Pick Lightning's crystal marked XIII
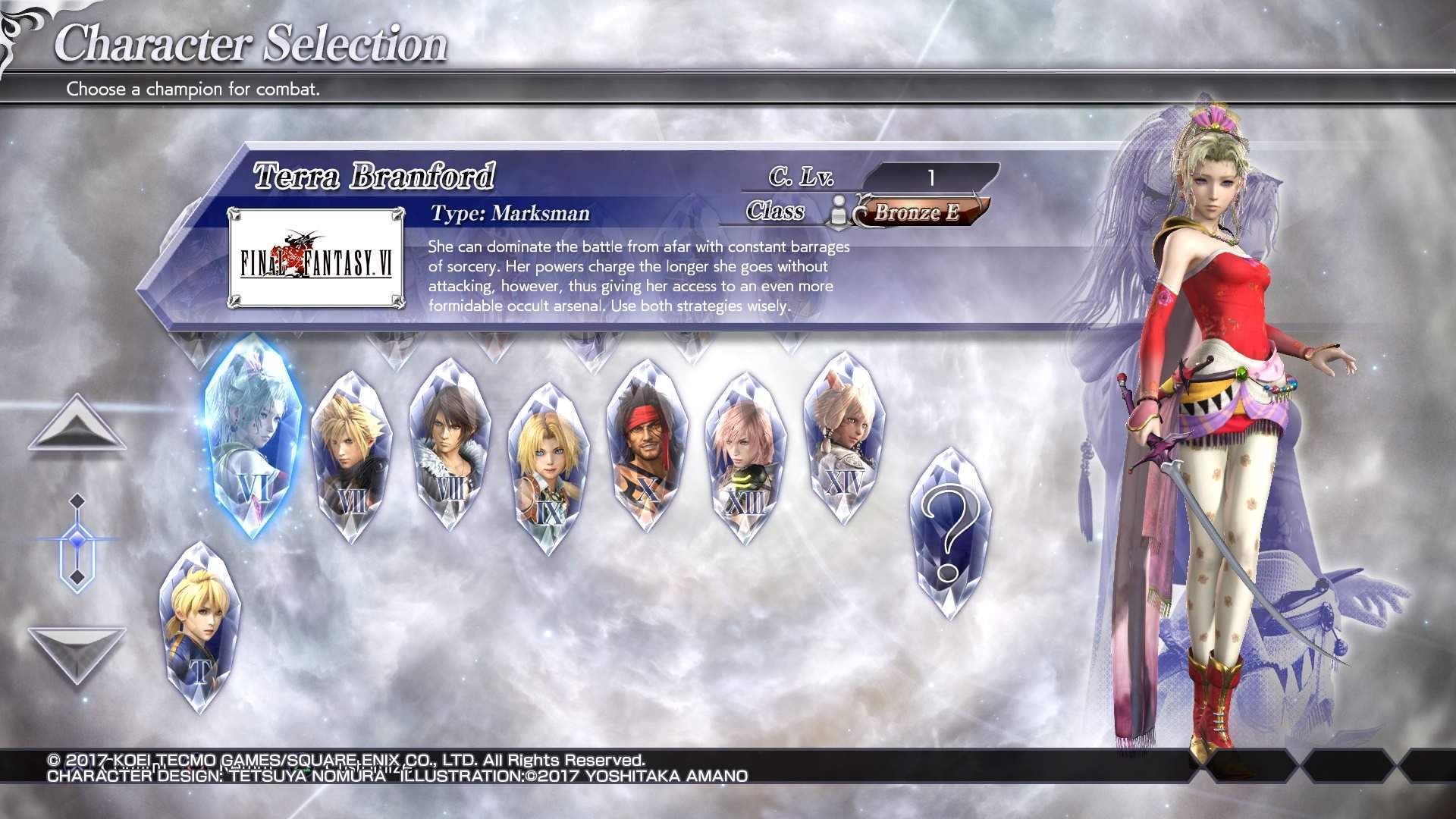The height and width of the screenshot is (819, 1456). click(745, 459)
